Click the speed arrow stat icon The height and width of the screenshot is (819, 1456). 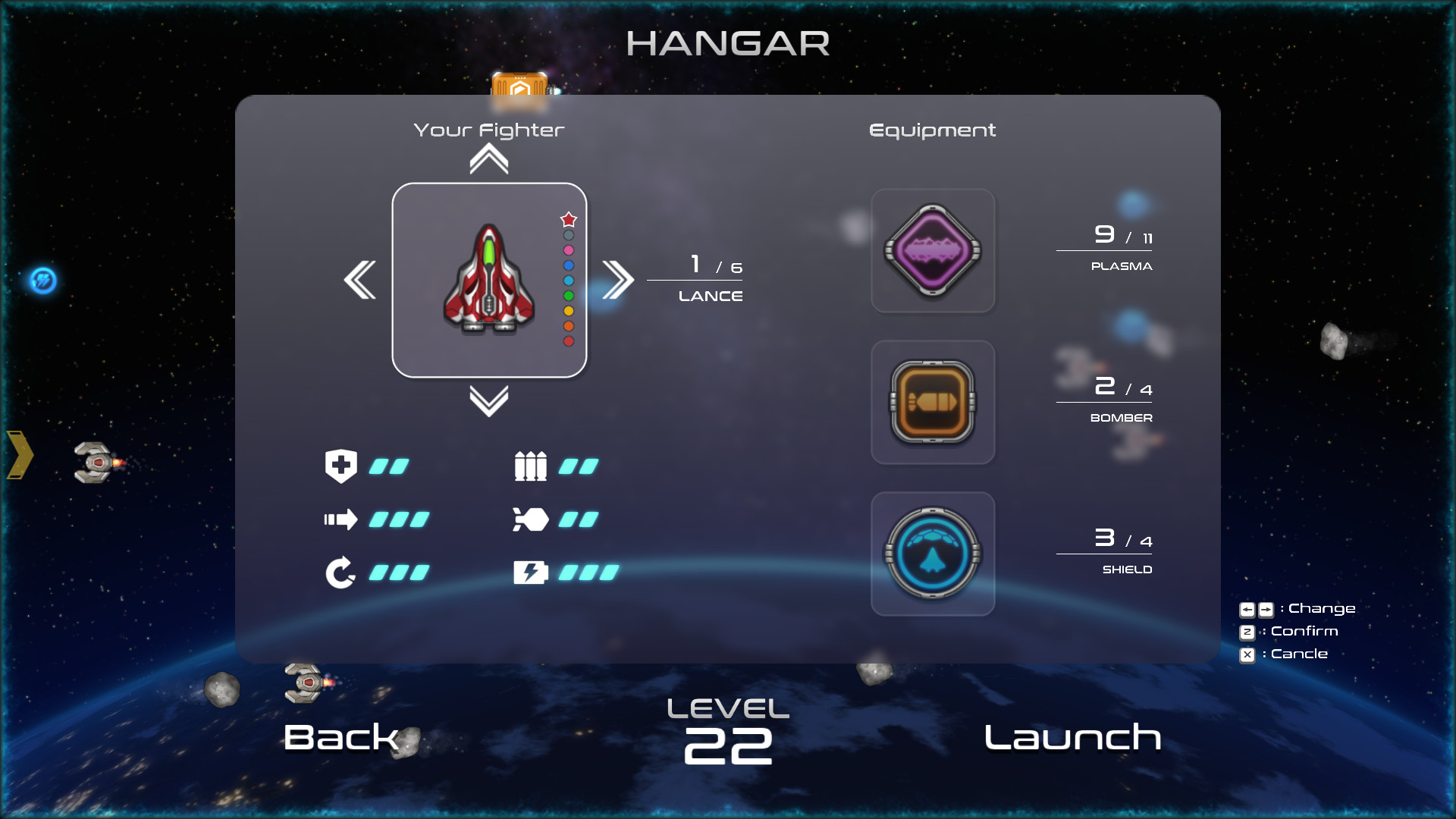pyautogui.click(x=343, y=519)
